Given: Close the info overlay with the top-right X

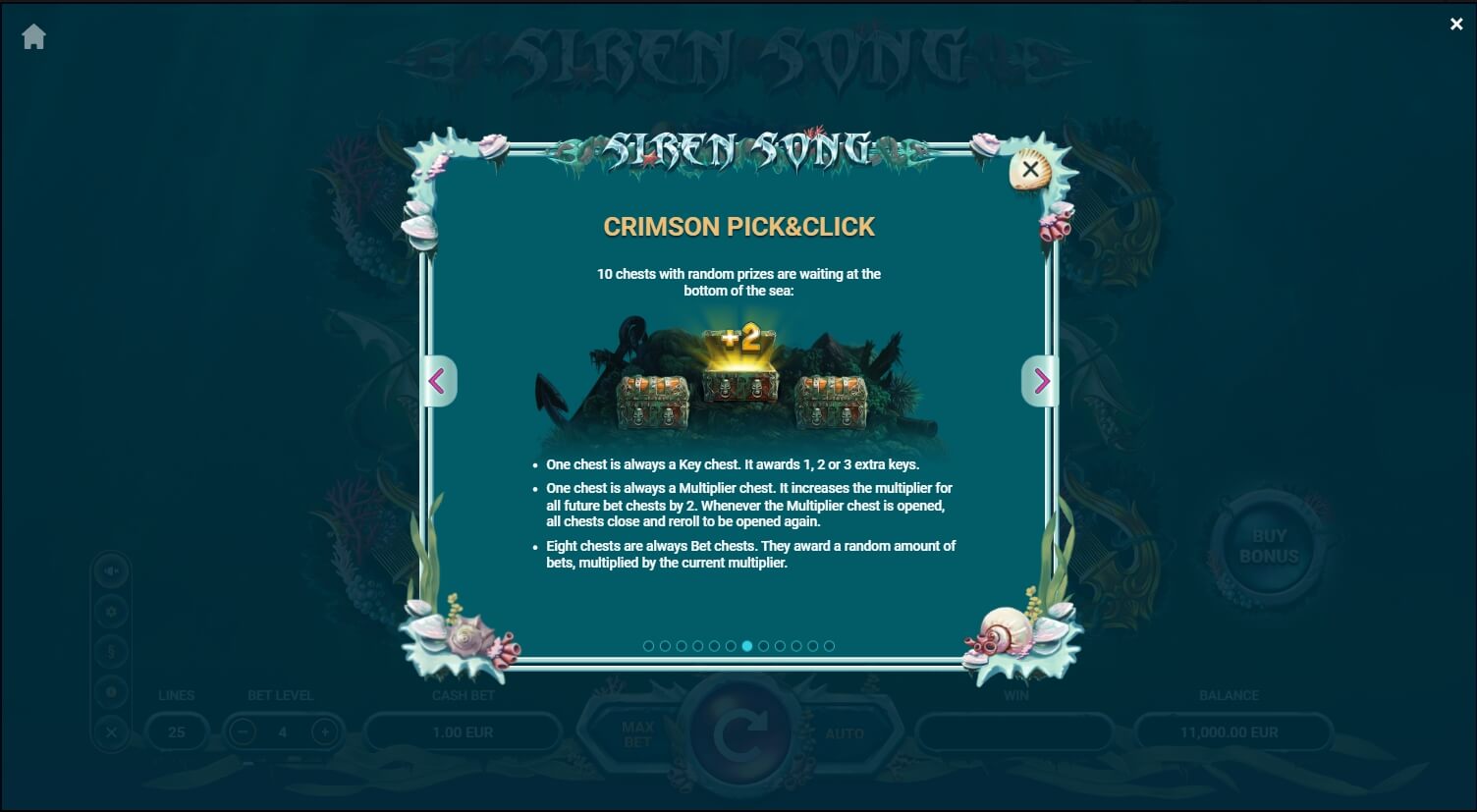Looking at the screenshot, I should tap(1456, 24).
